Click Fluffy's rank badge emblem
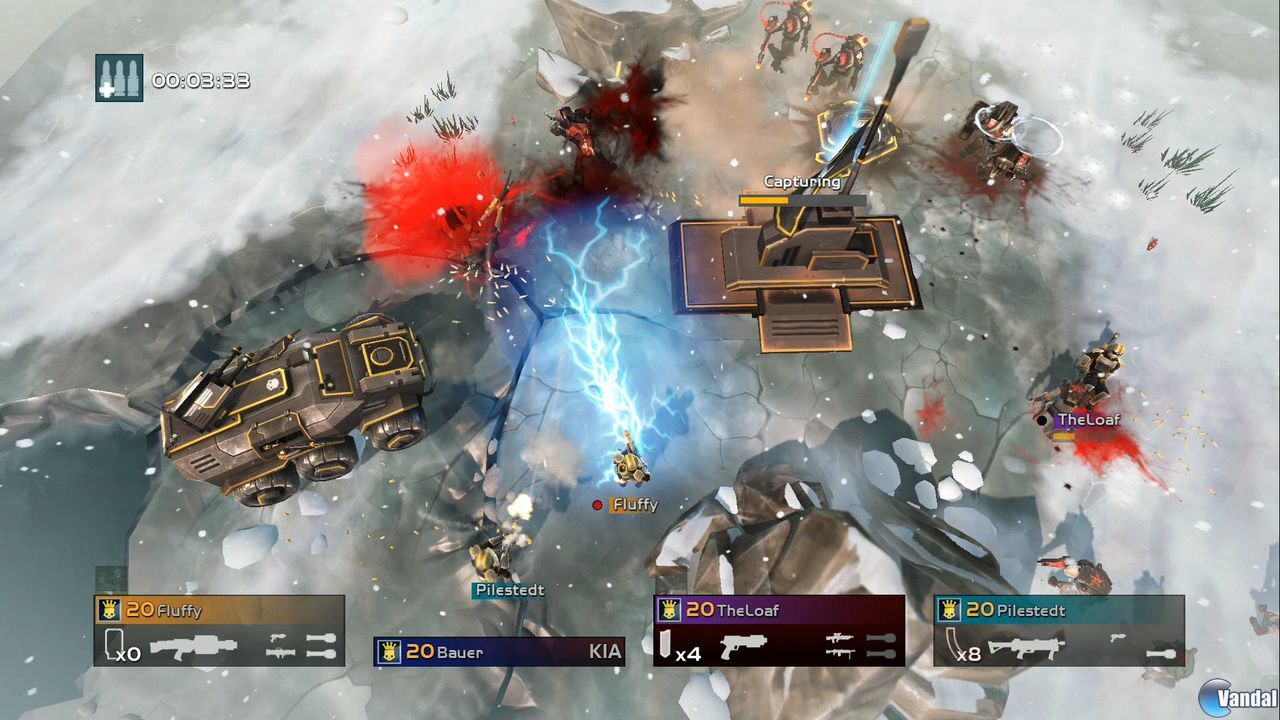 (108, 609)
